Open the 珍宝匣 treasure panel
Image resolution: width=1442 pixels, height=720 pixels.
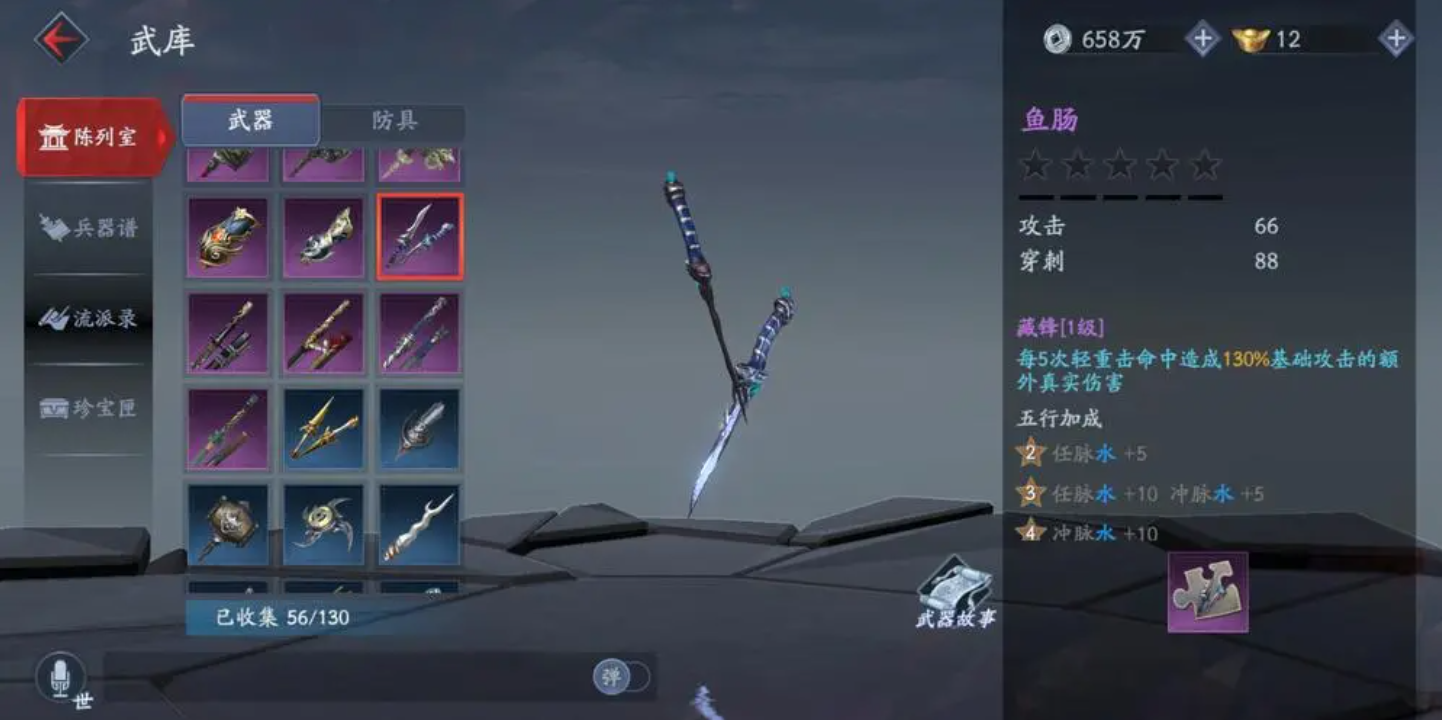(88, 409)
